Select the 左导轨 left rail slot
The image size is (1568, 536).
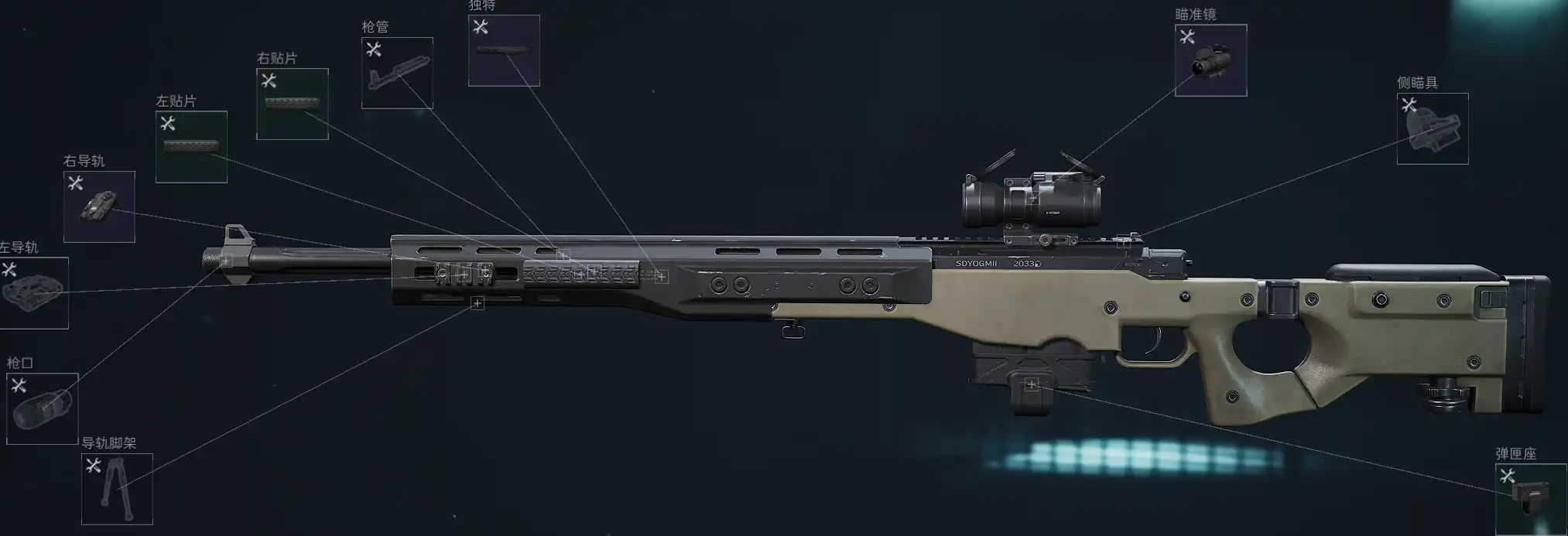[x=34, y=293]
